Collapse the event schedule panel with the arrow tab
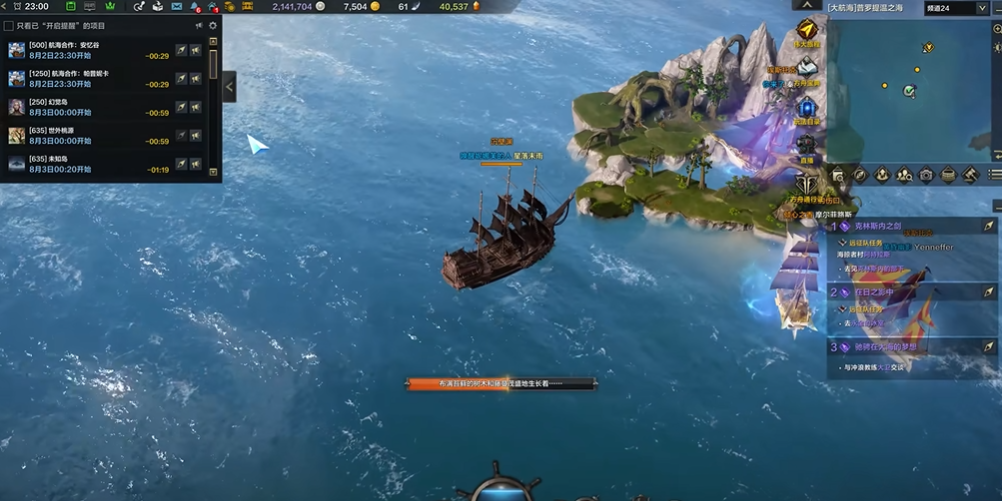 229,87
